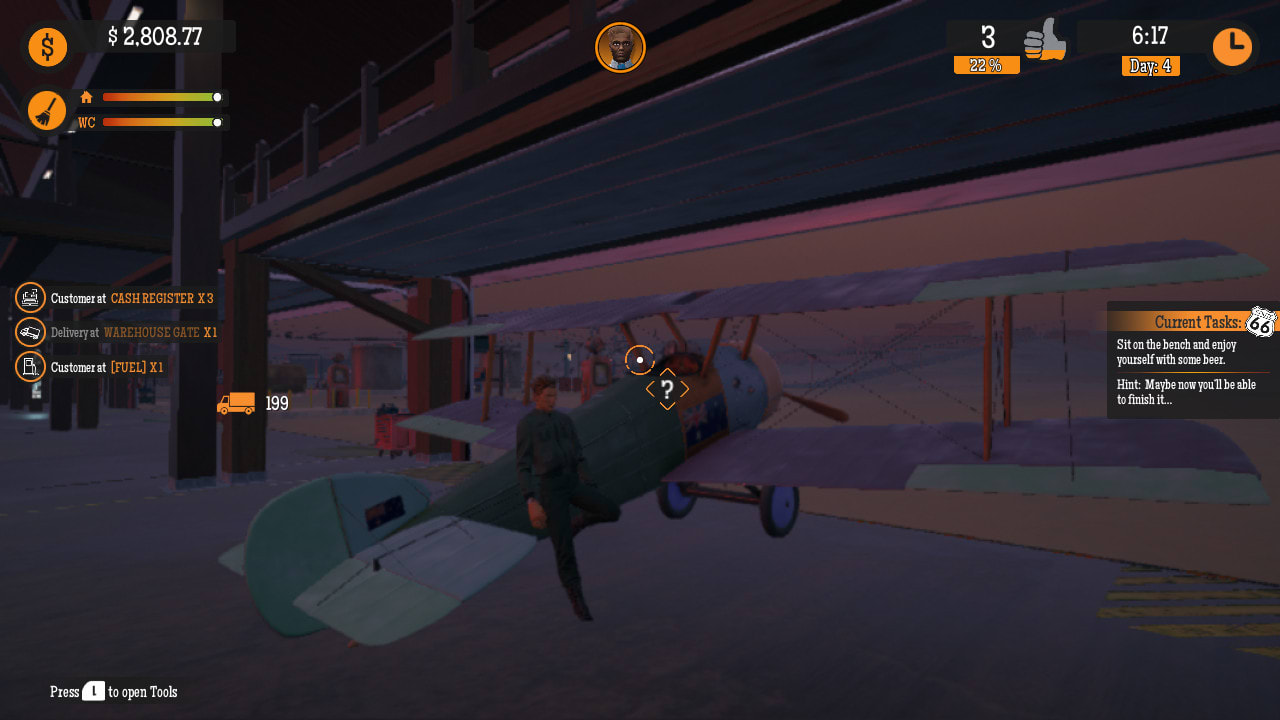
Task: Click the orange truck icon showing 199
Action: tap(236, 404)
